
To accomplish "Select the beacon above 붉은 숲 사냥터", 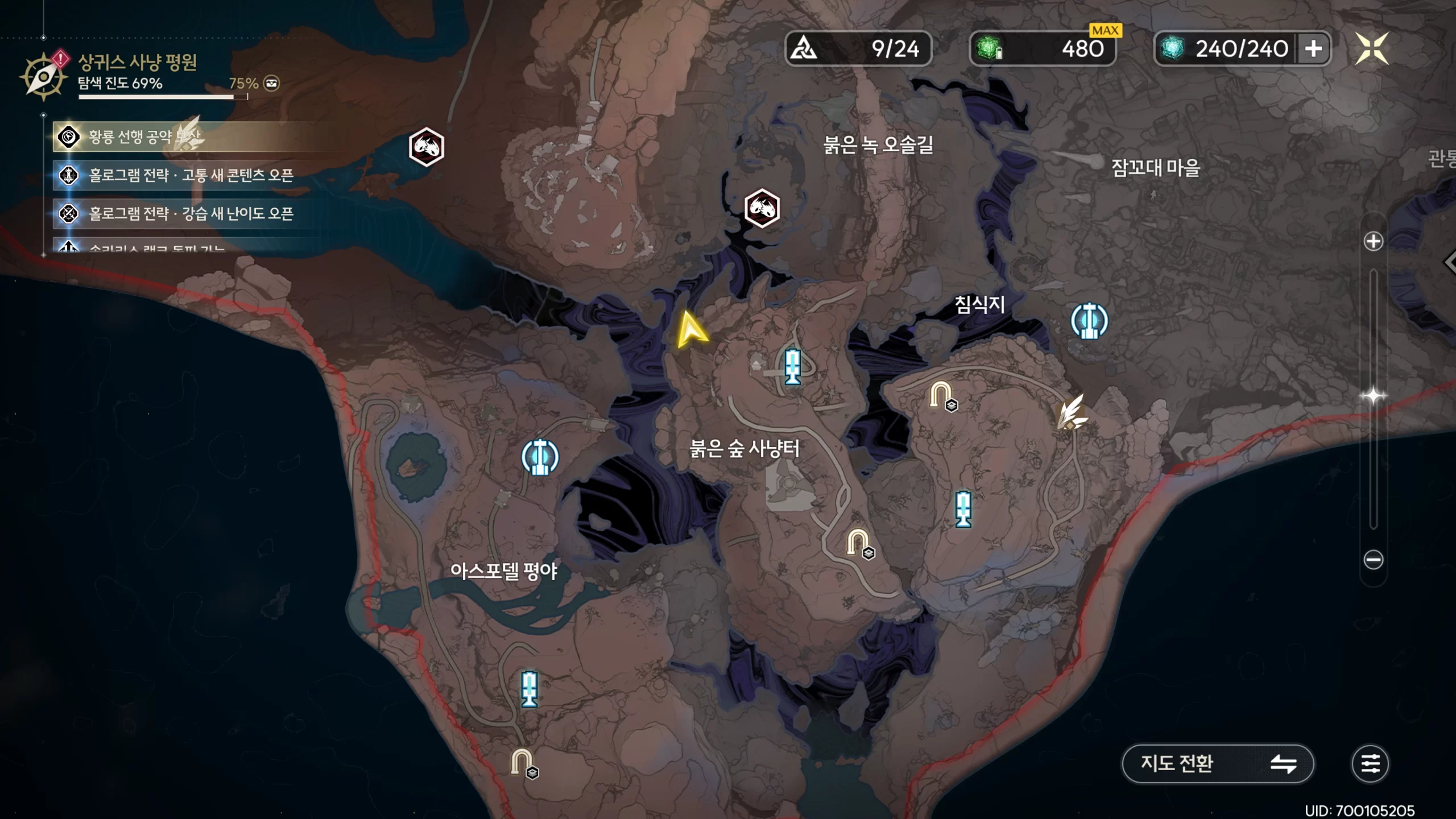I will pos(792,367).
